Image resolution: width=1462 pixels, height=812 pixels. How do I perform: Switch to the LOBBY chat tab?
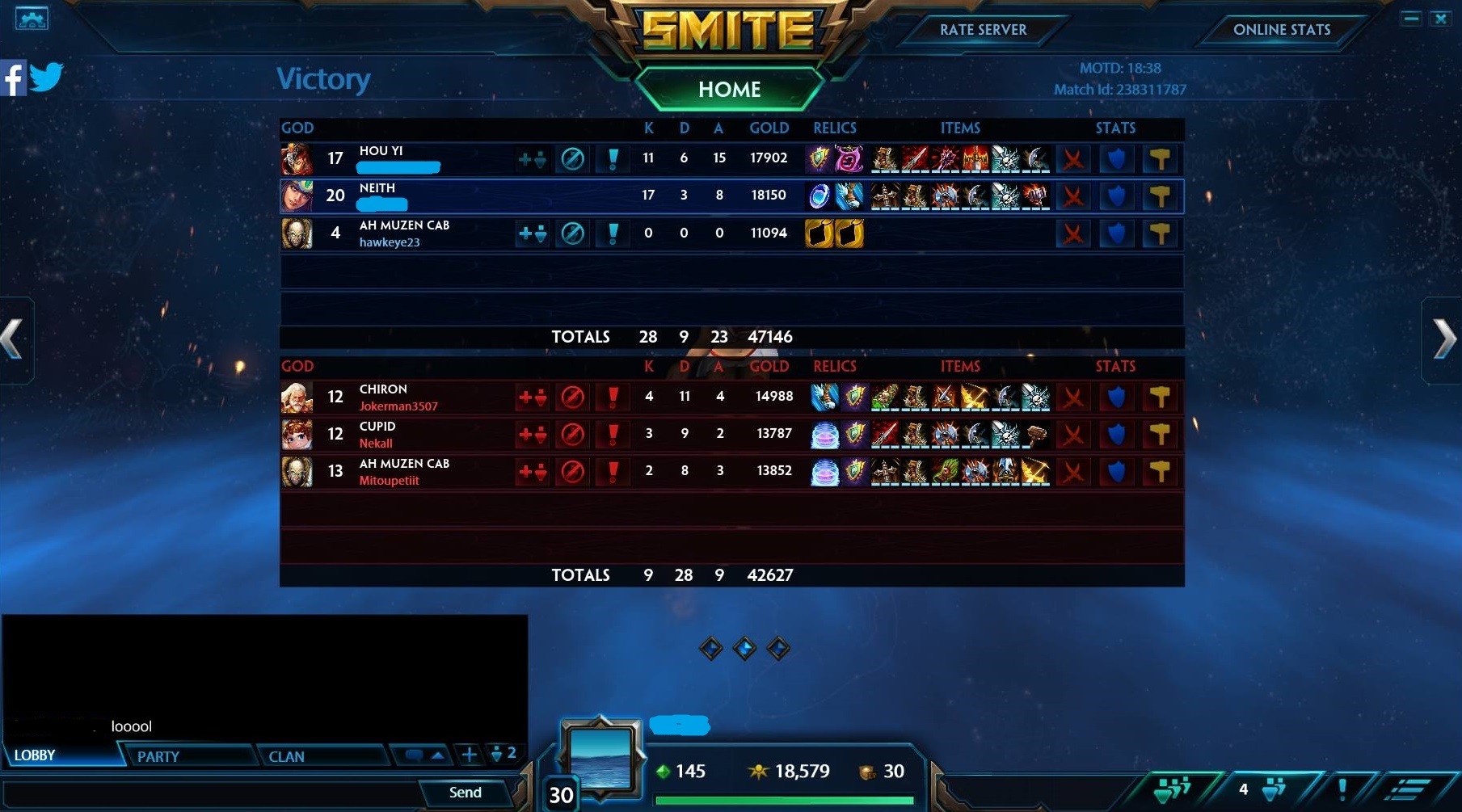point(36,755)
